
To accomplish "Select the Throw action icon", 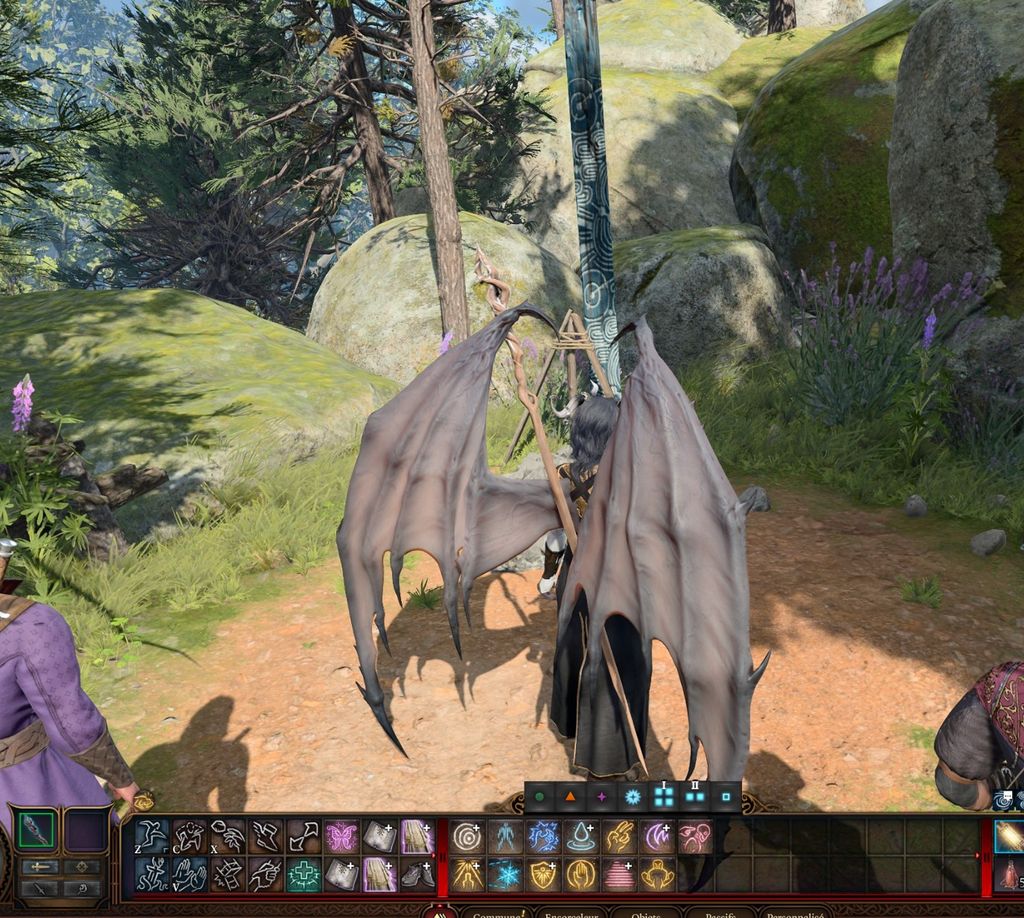I will pyautogui.click(x=227, y=836).
